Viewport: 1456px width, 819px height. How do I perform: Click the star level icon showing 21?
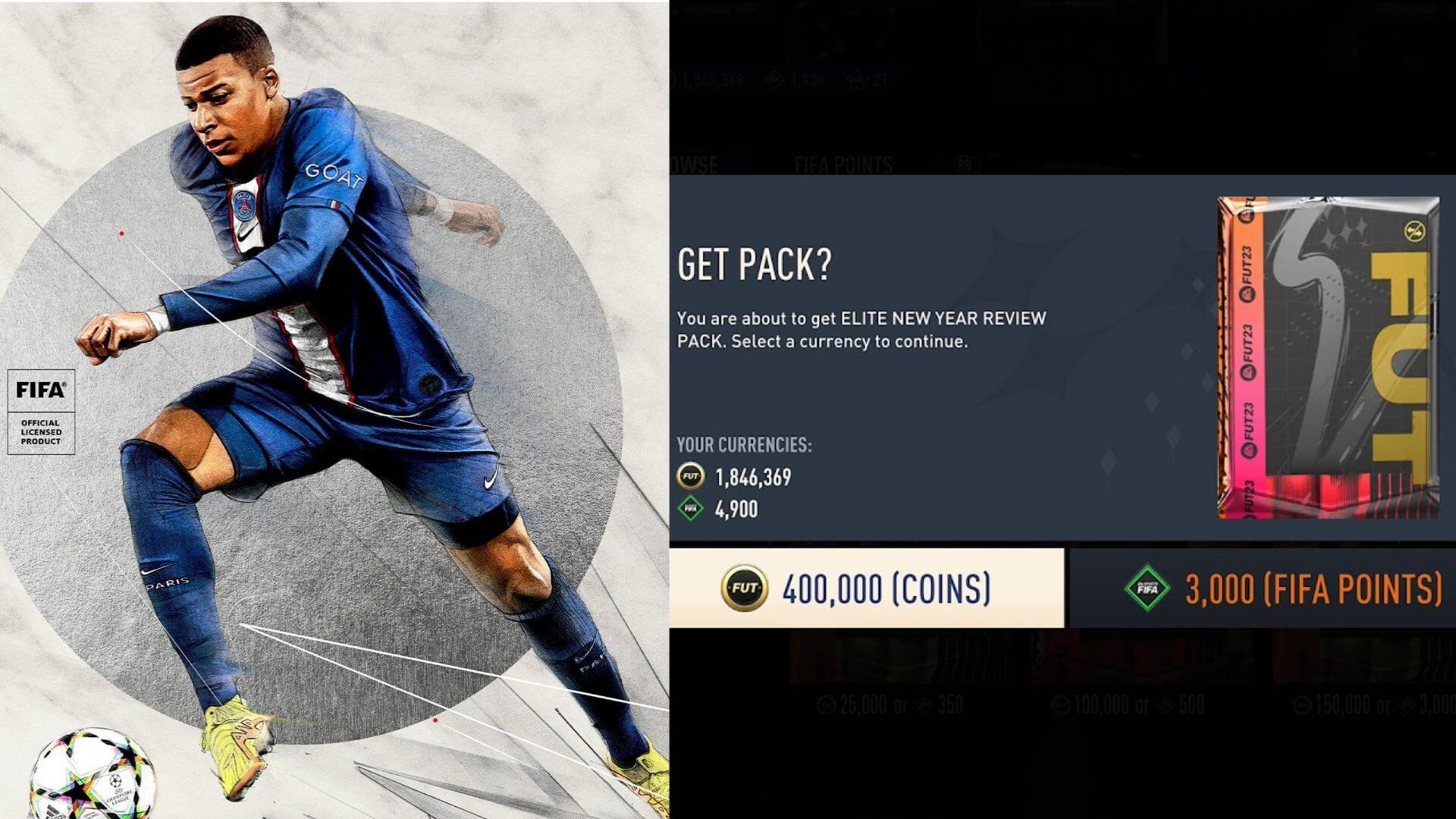[861, 80]
